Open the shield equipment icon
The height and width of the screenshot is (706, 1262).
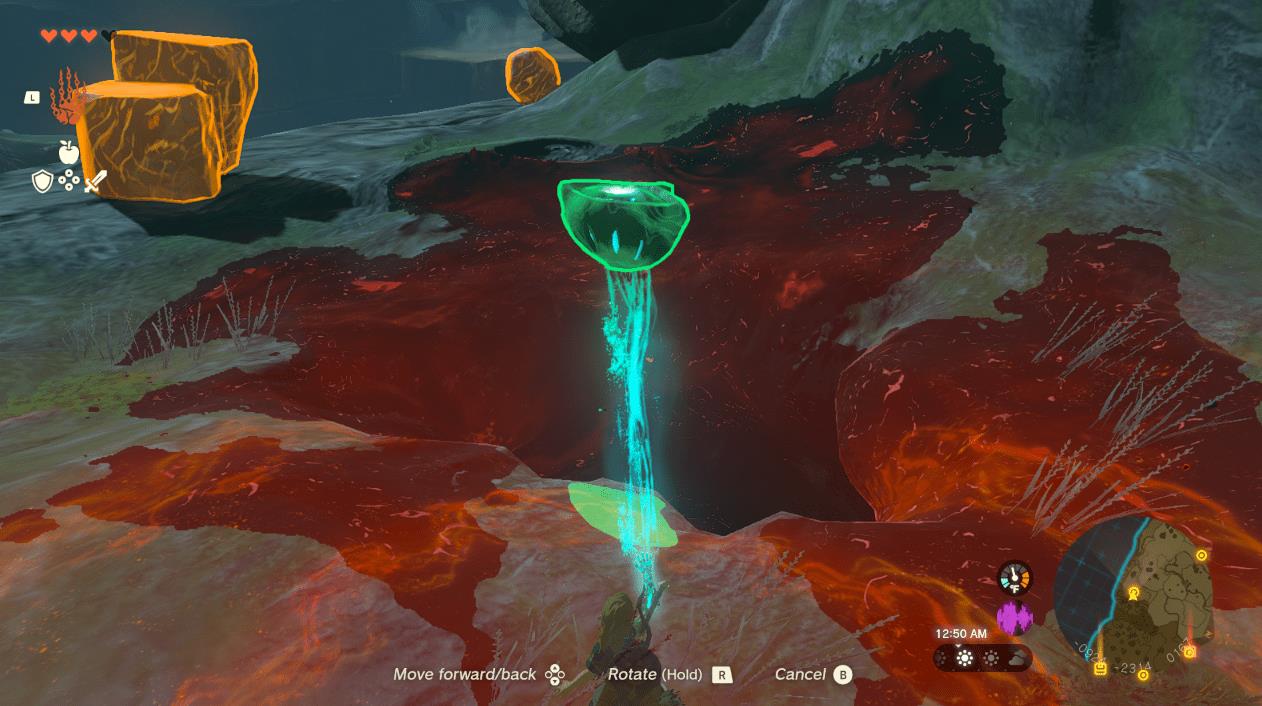(x=42, y=181)
